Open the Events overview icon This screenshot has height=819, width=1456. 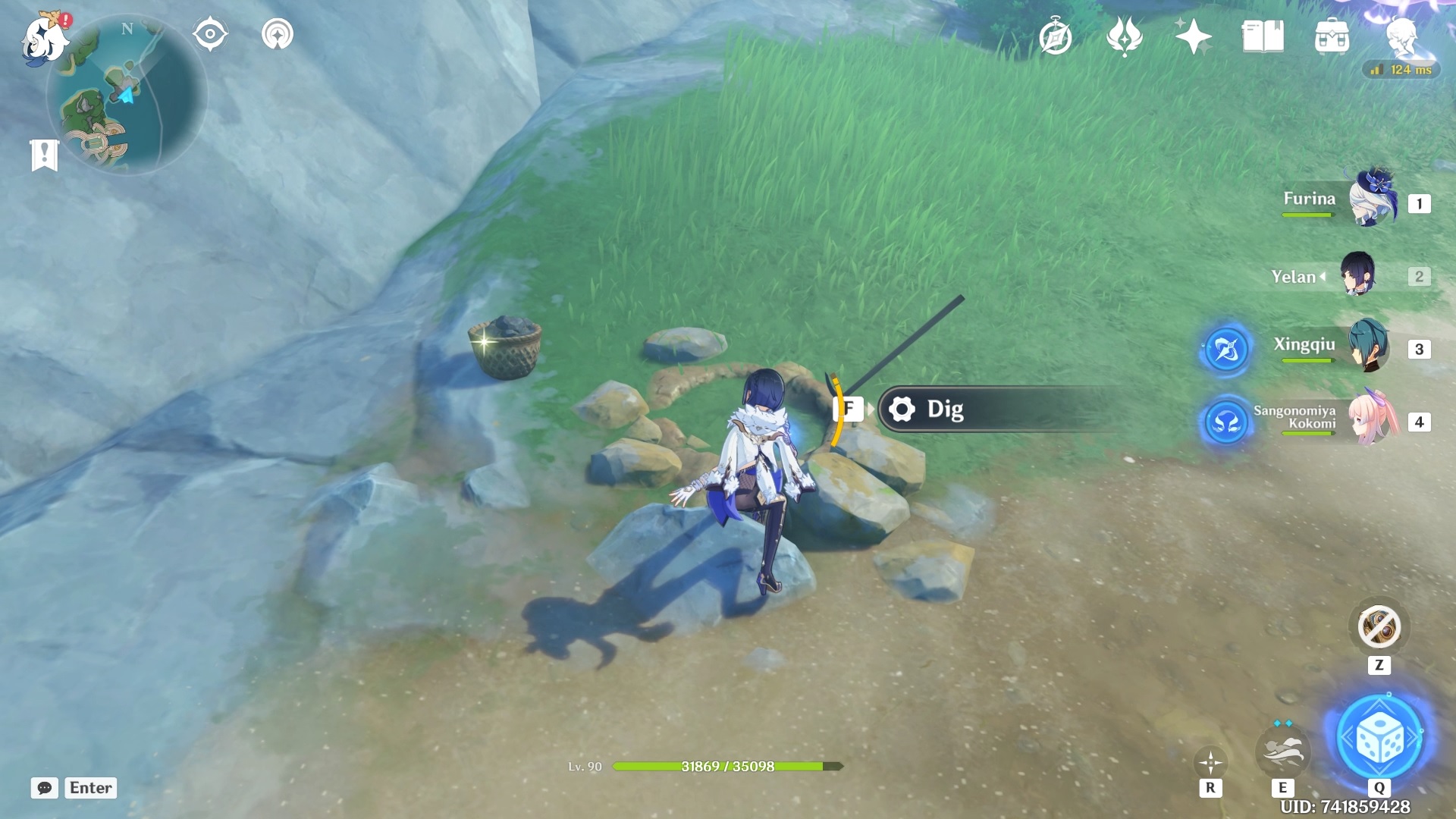click(1126, 35)
